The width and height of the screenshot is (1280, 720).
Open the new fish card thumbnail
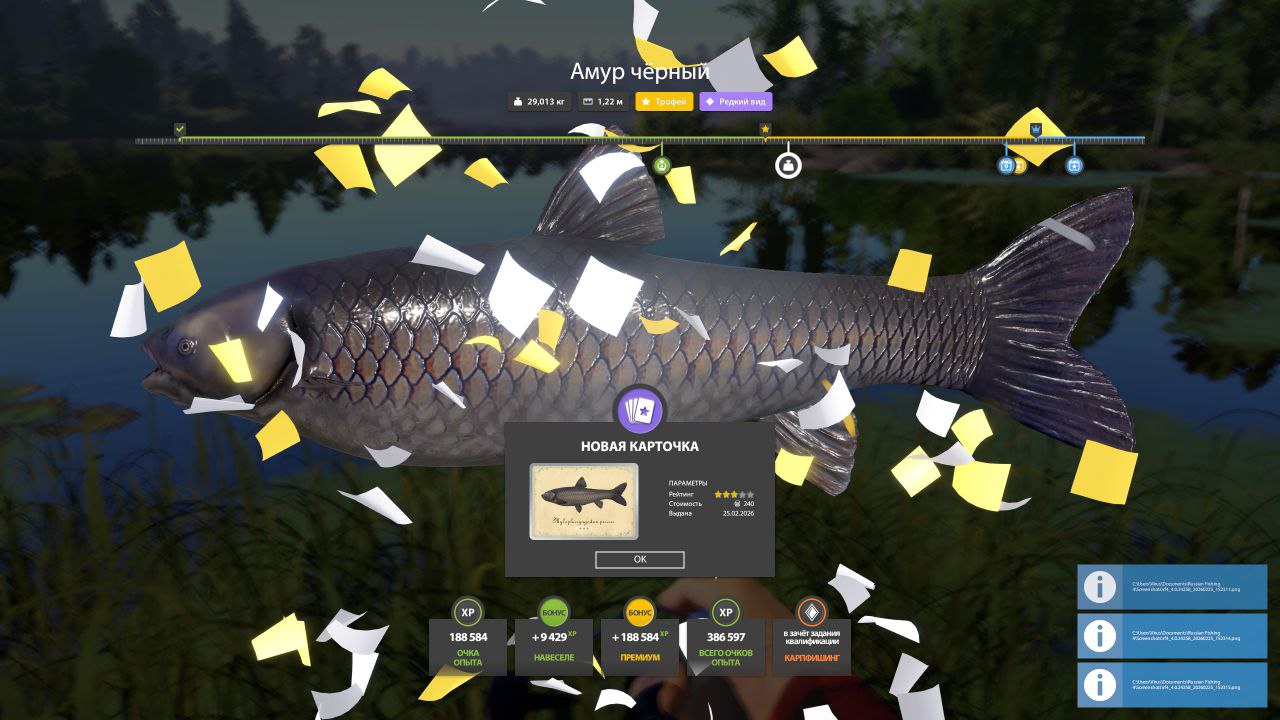pos(584,501)
